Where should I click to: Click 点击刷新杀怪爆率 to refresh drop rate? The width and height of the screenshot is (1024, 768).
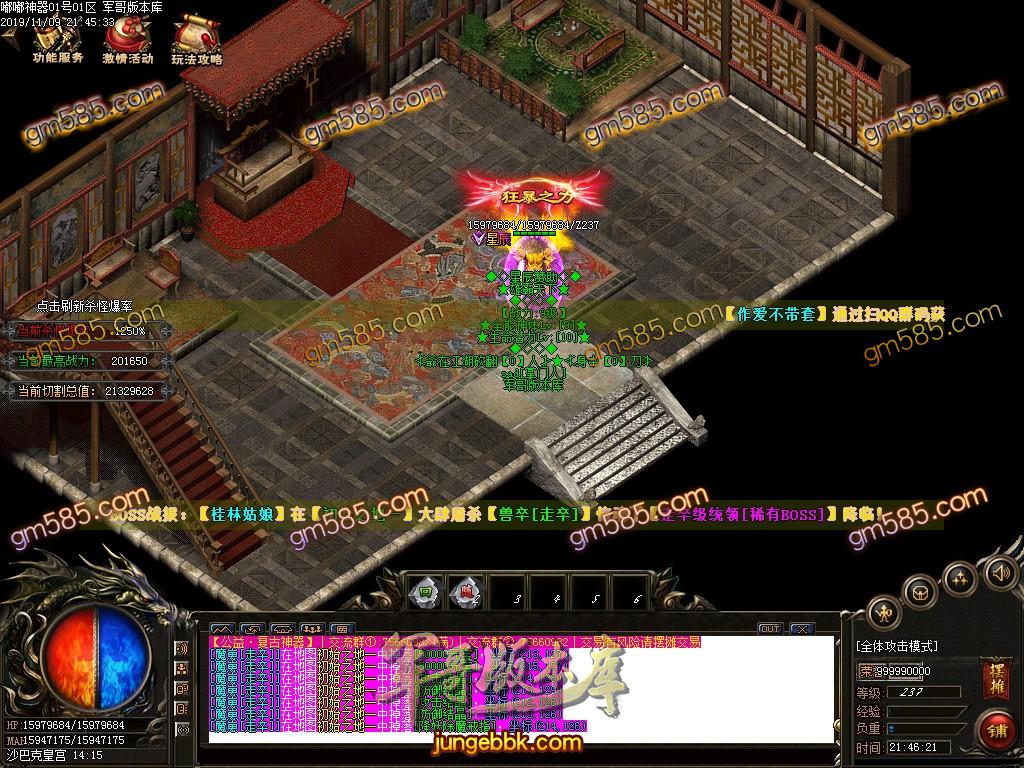tap(84, 306)
